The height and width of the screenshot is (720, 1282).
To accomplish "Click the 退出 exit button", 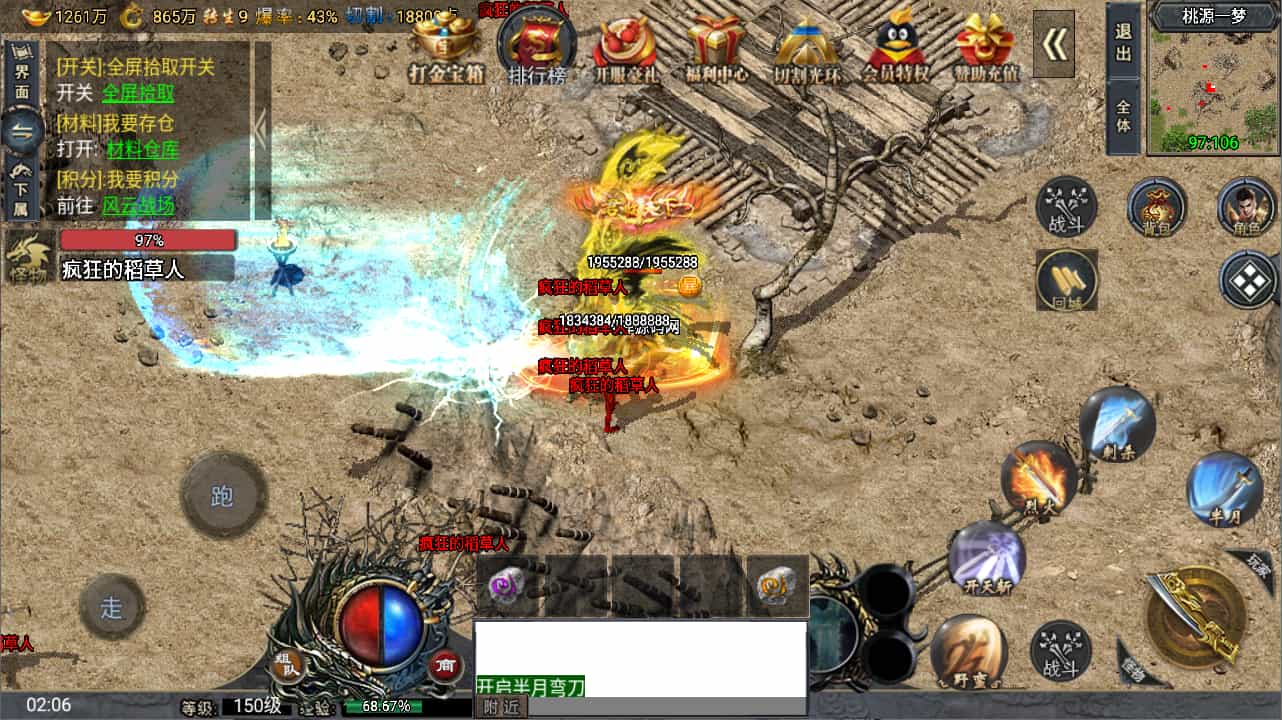I will click(1123, 42).
